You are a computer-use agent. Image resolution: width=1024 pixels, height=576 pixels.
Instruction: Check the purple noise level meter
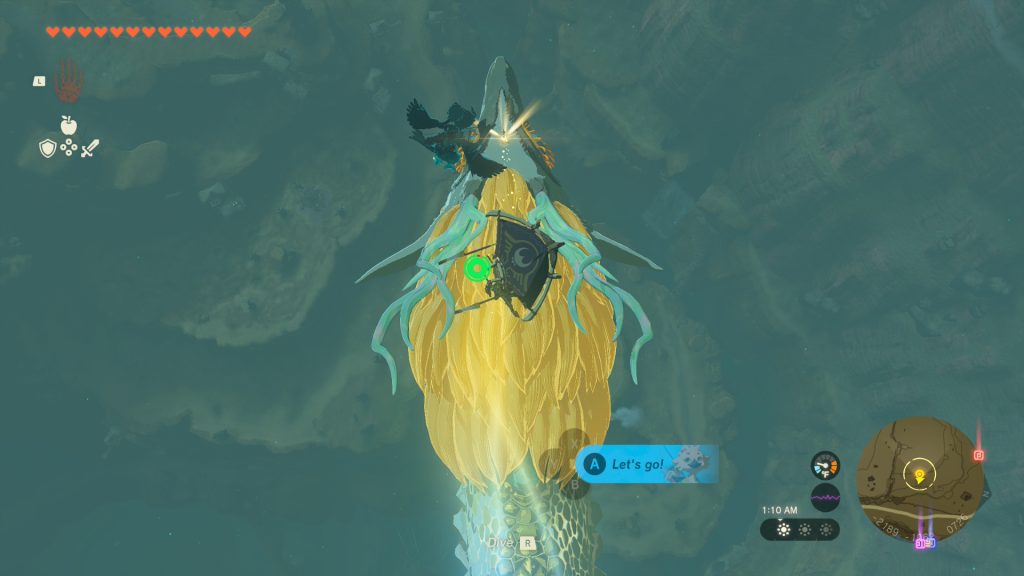[825, 496]
